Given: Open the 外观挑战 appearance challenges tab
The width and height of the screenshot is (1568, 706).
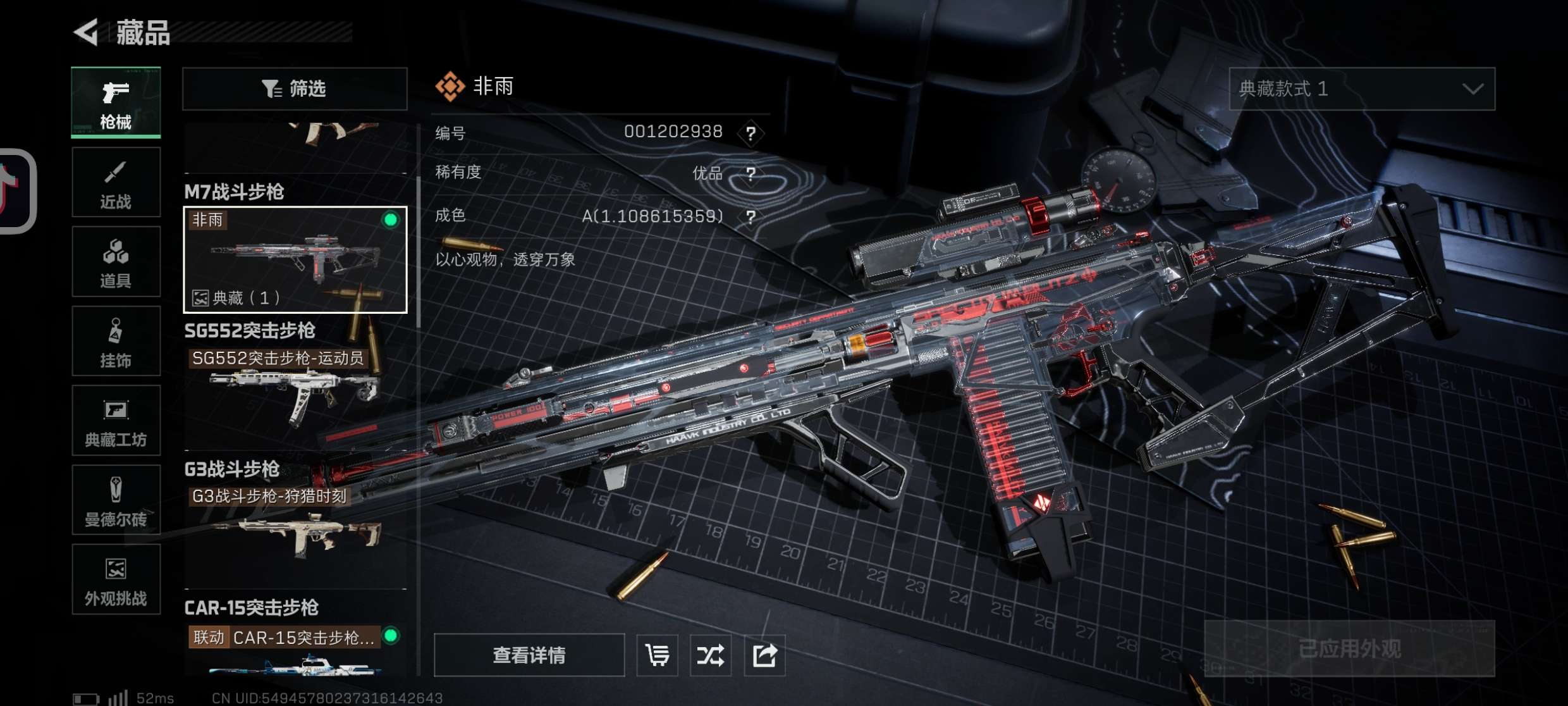Looking at the screenshot, I should tap(116, 579).
